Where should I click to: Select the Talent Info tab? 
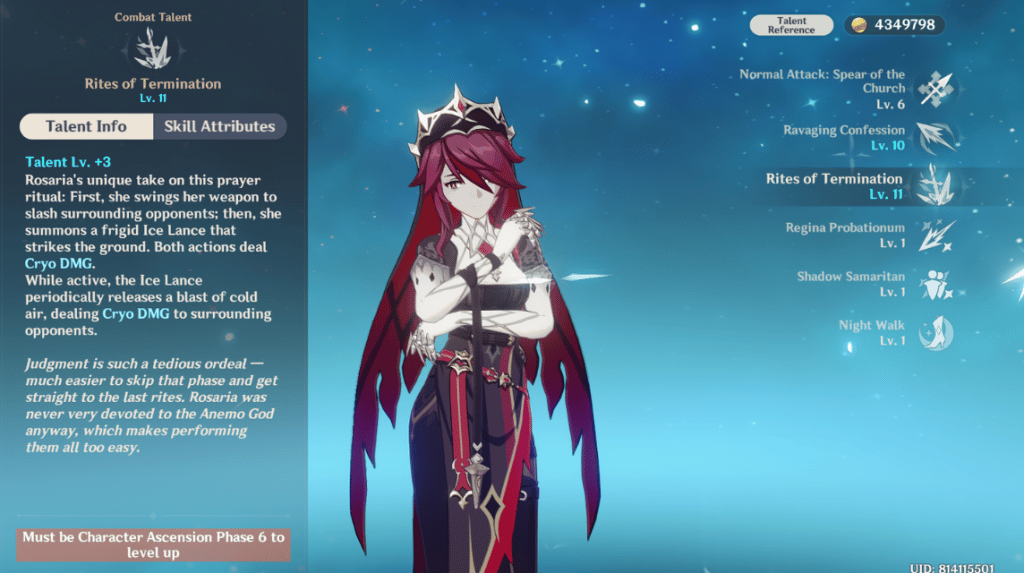tap(86, 127)
